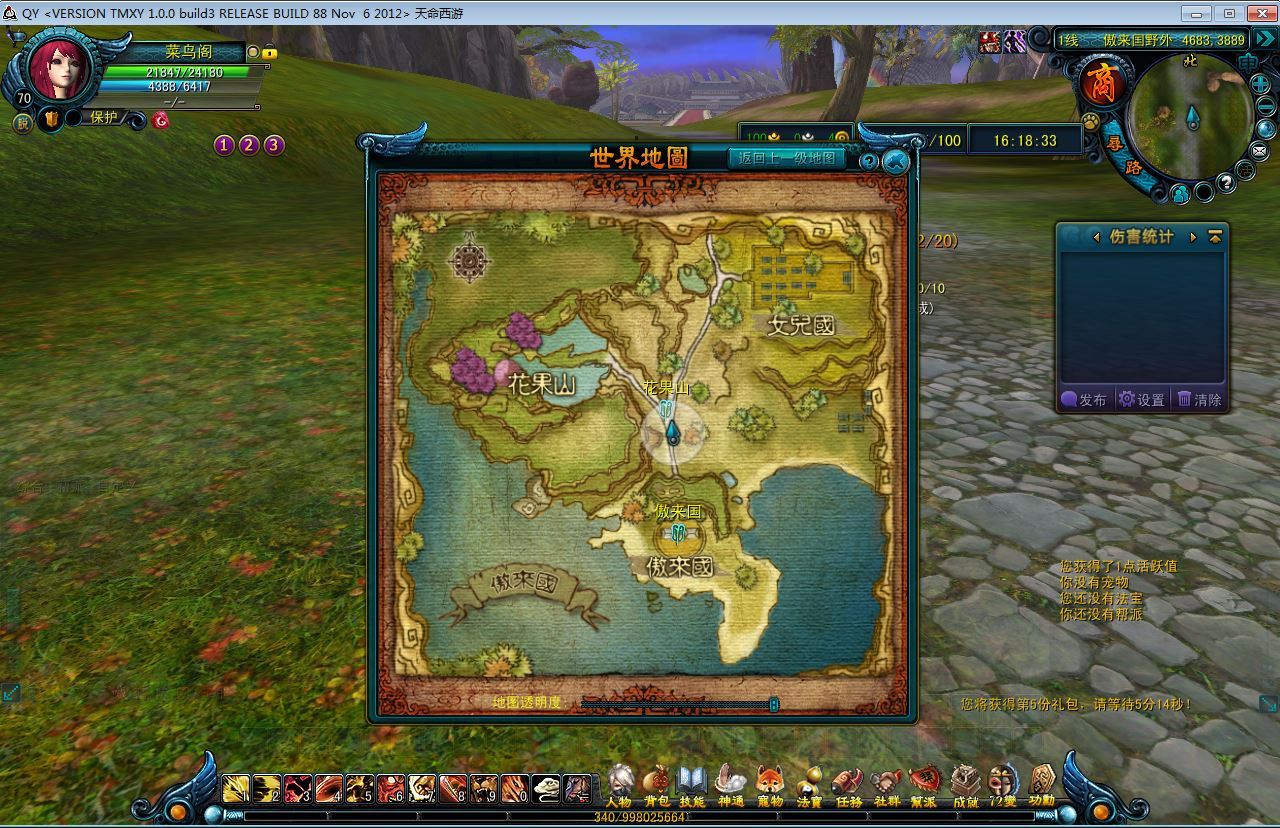The image size is (1280, 828).
Task: Open the 人物 character panel
Action: pos(619,785)
